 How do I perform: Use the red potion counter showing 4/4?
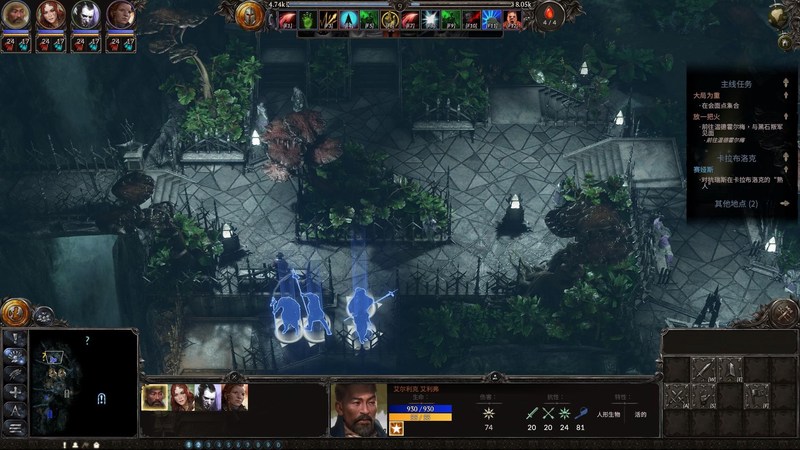tap(552, 15)
